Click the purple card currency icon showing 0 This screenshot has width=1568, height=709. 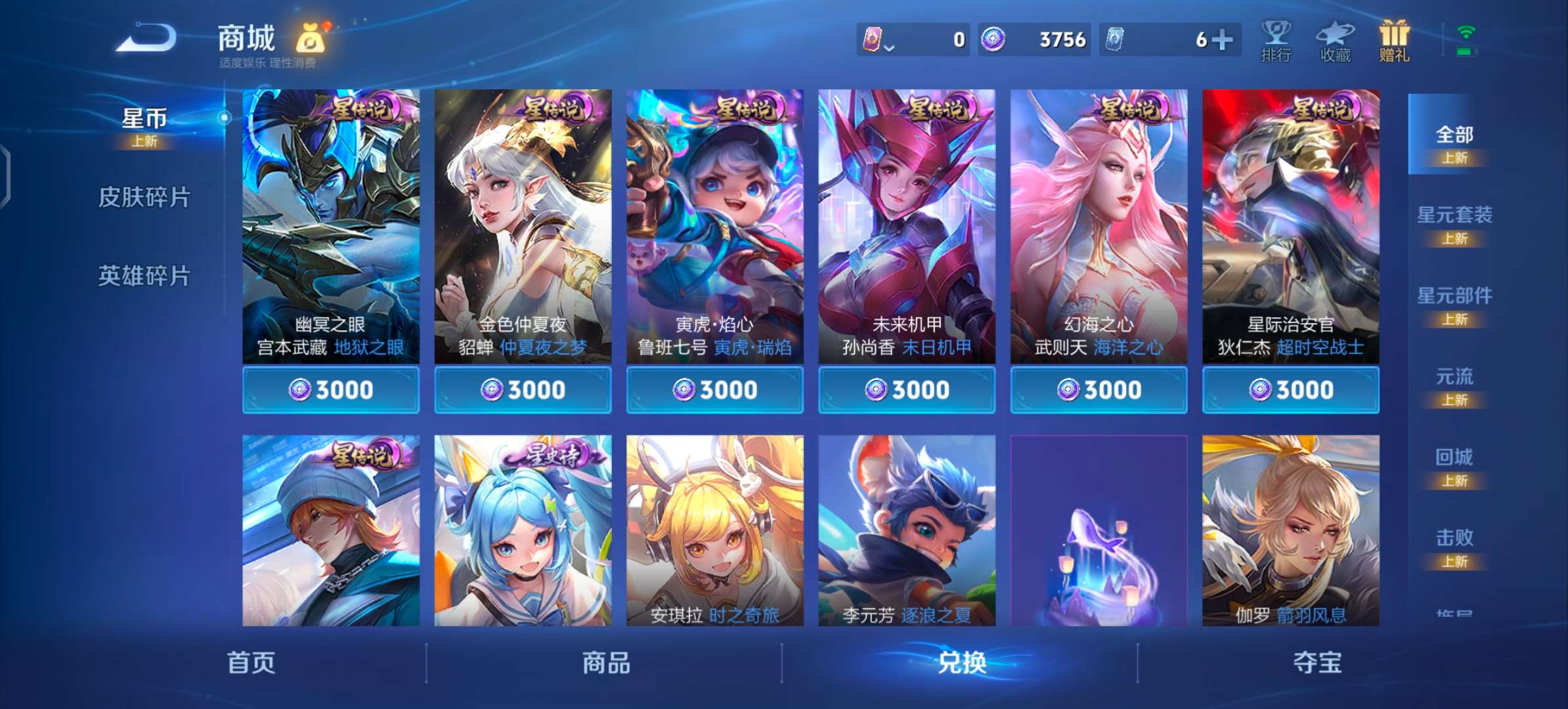(873, 39)
